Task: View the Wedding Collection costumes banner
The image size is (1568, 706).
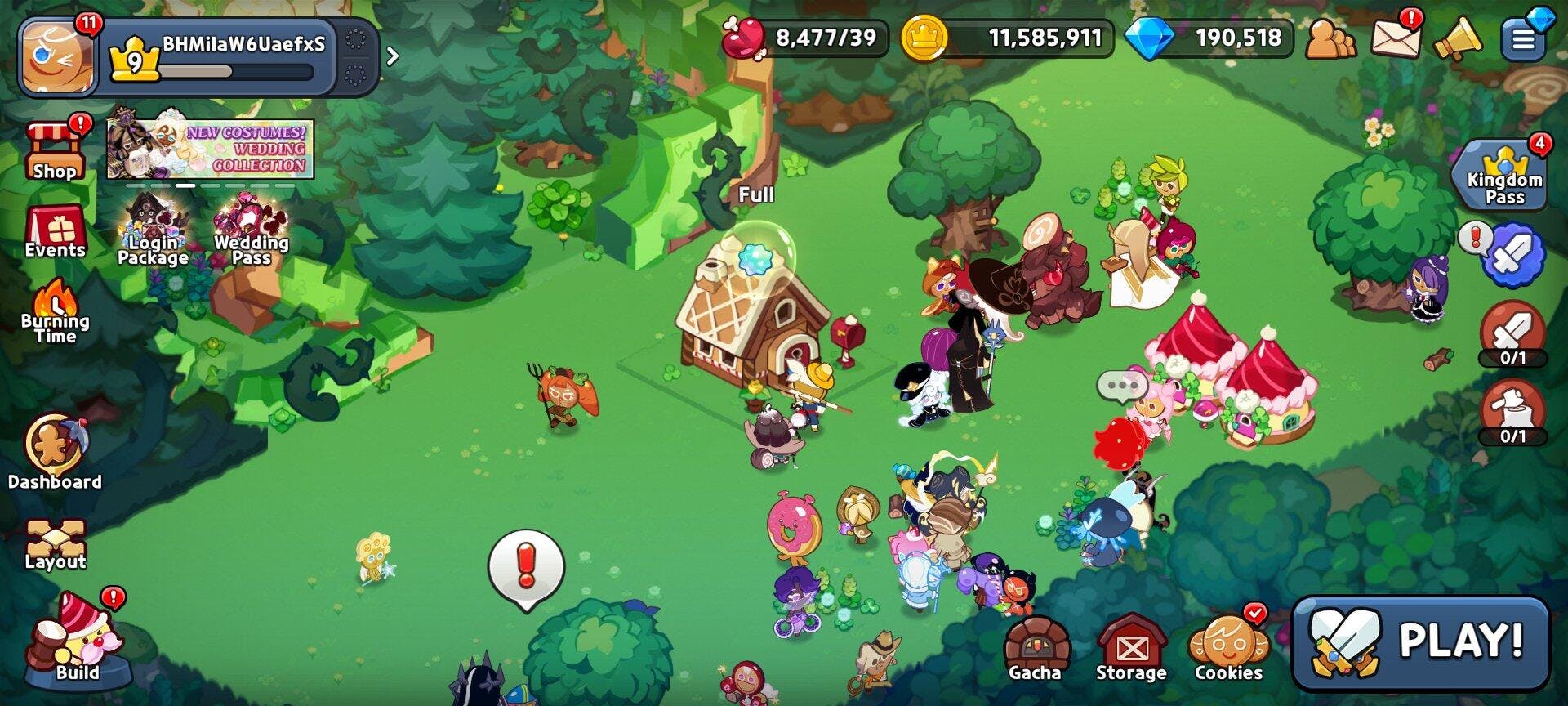Action: pyautogui.click(x=211, y=148)
